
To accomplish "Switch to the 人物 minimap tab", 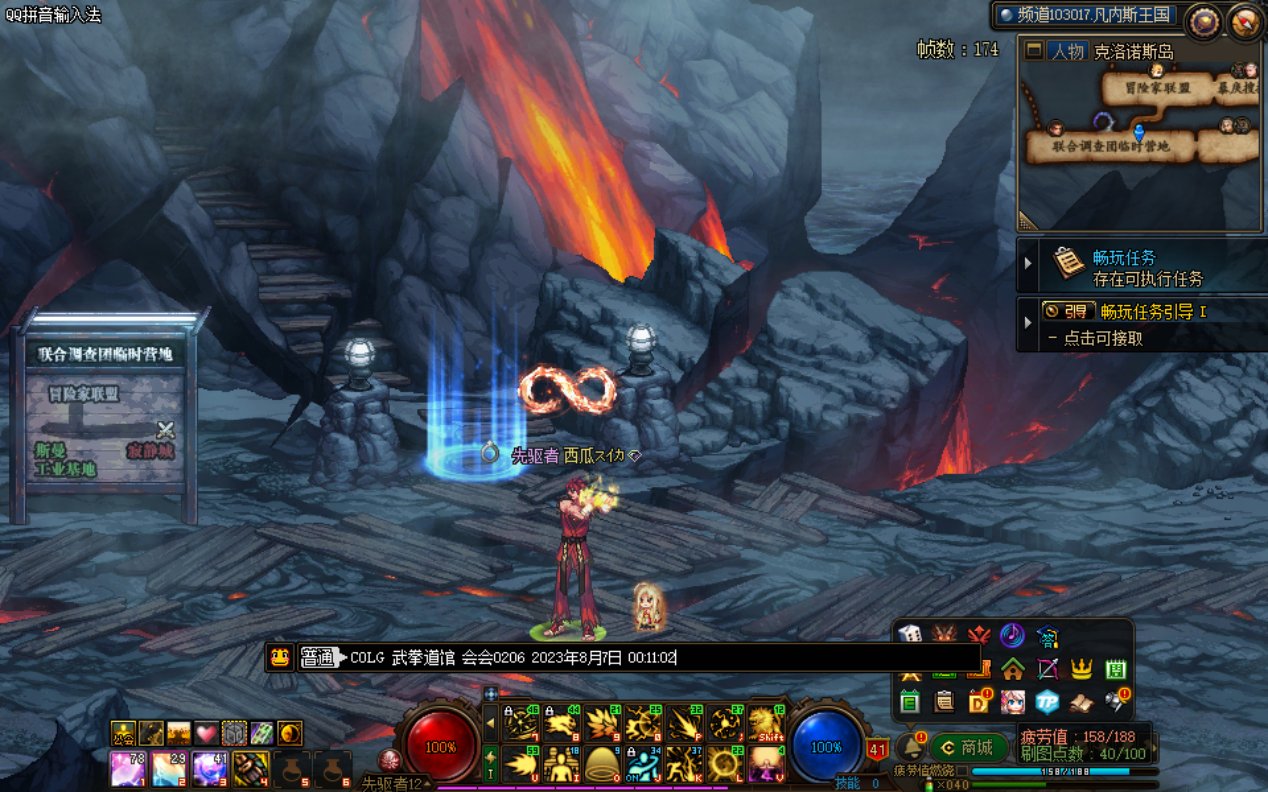I will (1068, 51).
